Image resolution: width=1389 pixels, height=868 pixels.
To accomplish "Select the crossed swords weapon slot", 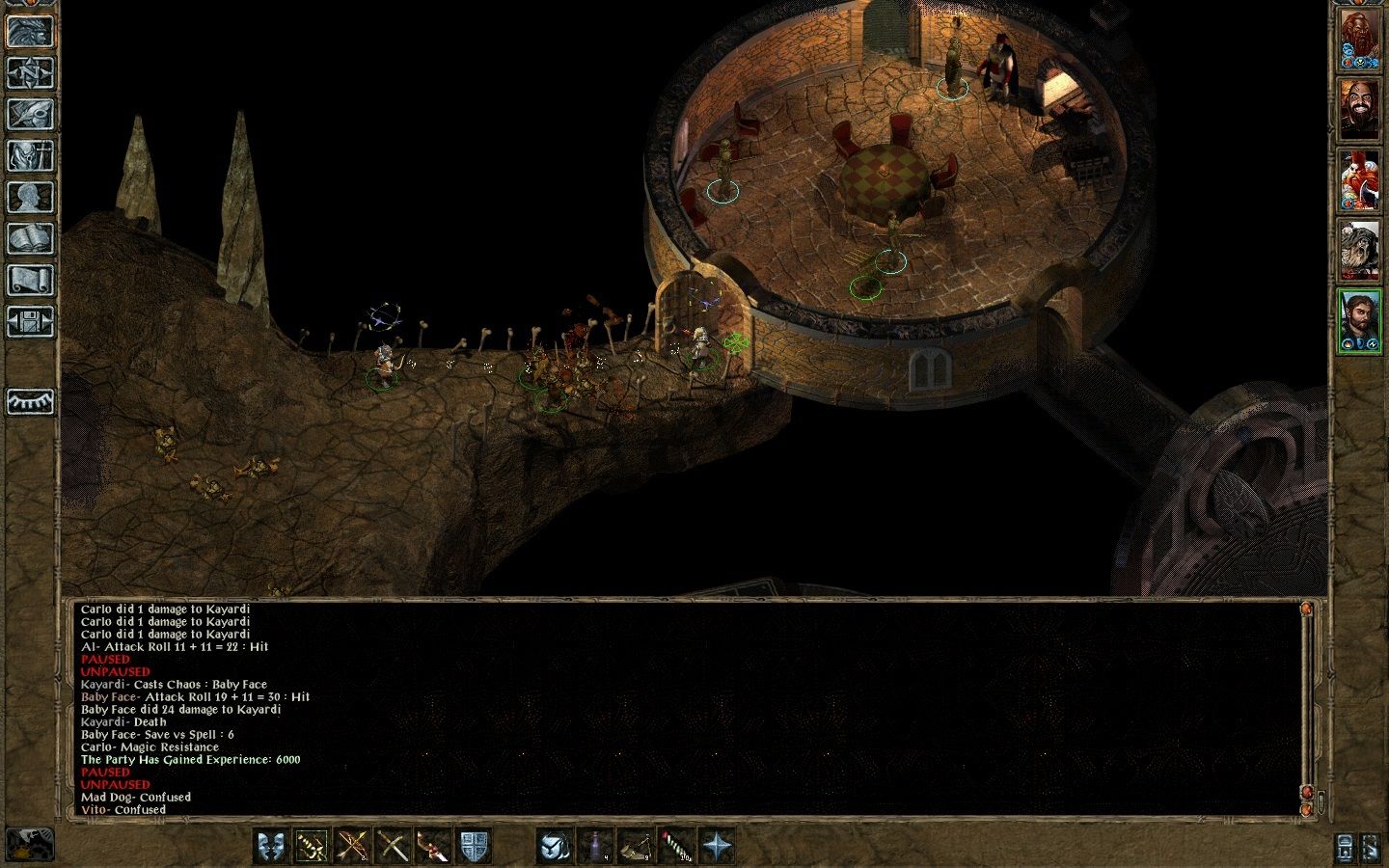I will click(x=392, y=846).
